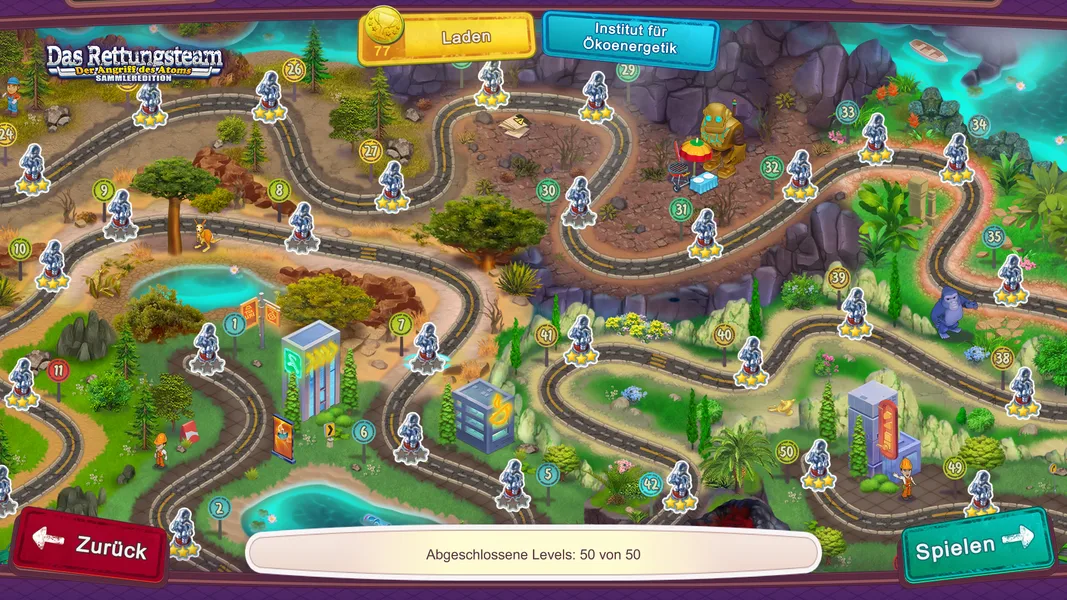Open the Laden shop

[x=447, y=38]
